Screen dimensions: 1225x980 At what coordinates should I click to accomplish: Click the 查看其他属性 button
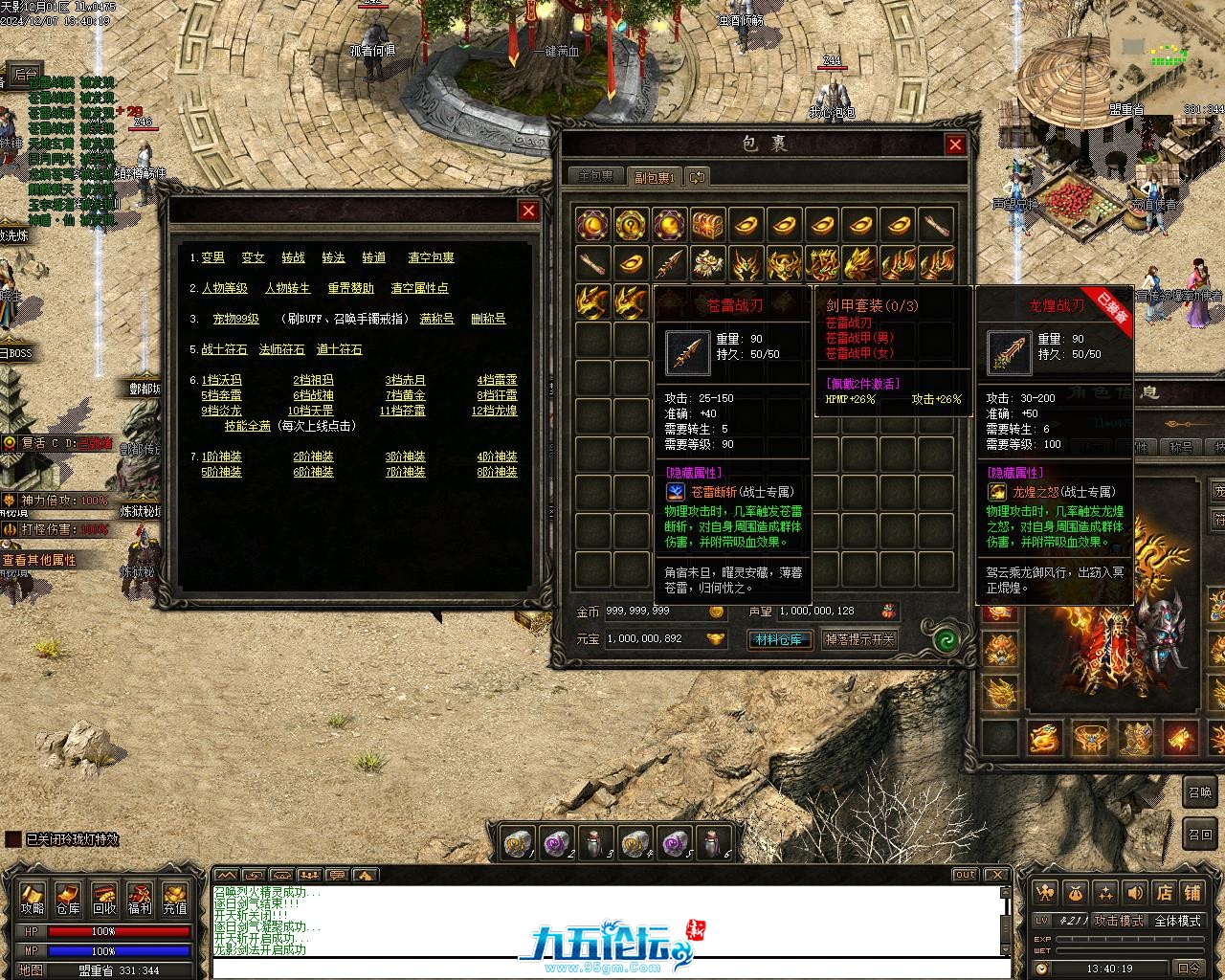(x=39, y=560)
